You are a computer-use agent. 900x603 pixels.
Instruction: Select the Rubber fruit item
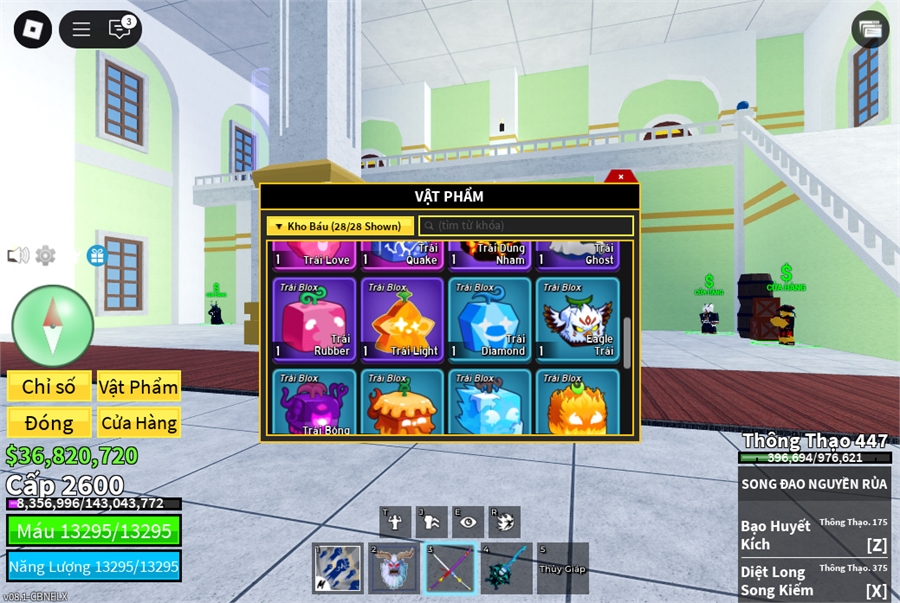tap(314, 319)
